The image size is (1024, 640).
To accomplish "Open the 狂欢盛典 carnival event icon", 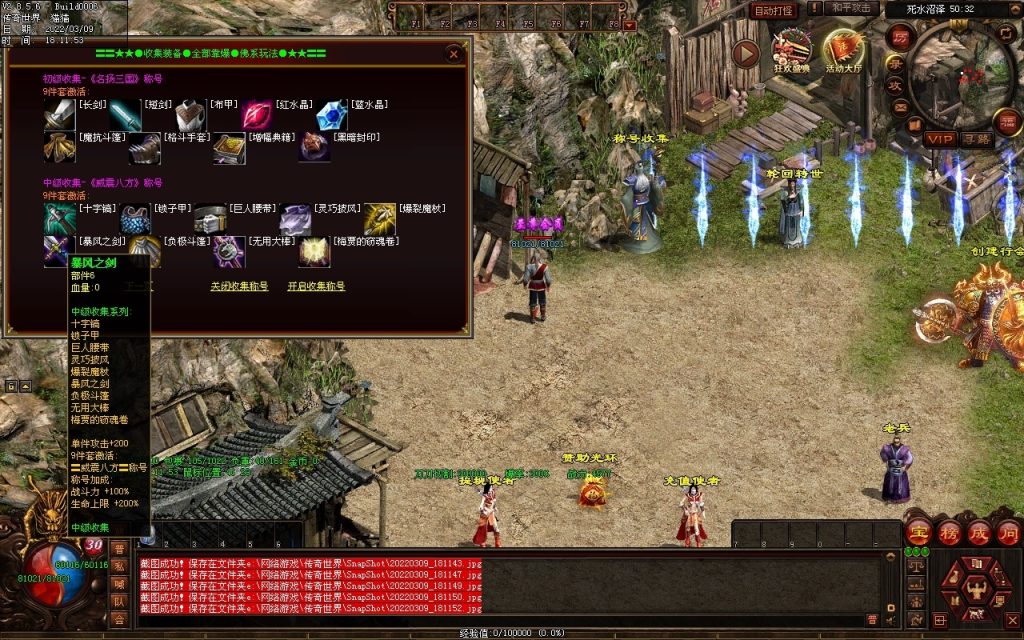I will coord(791,50).
